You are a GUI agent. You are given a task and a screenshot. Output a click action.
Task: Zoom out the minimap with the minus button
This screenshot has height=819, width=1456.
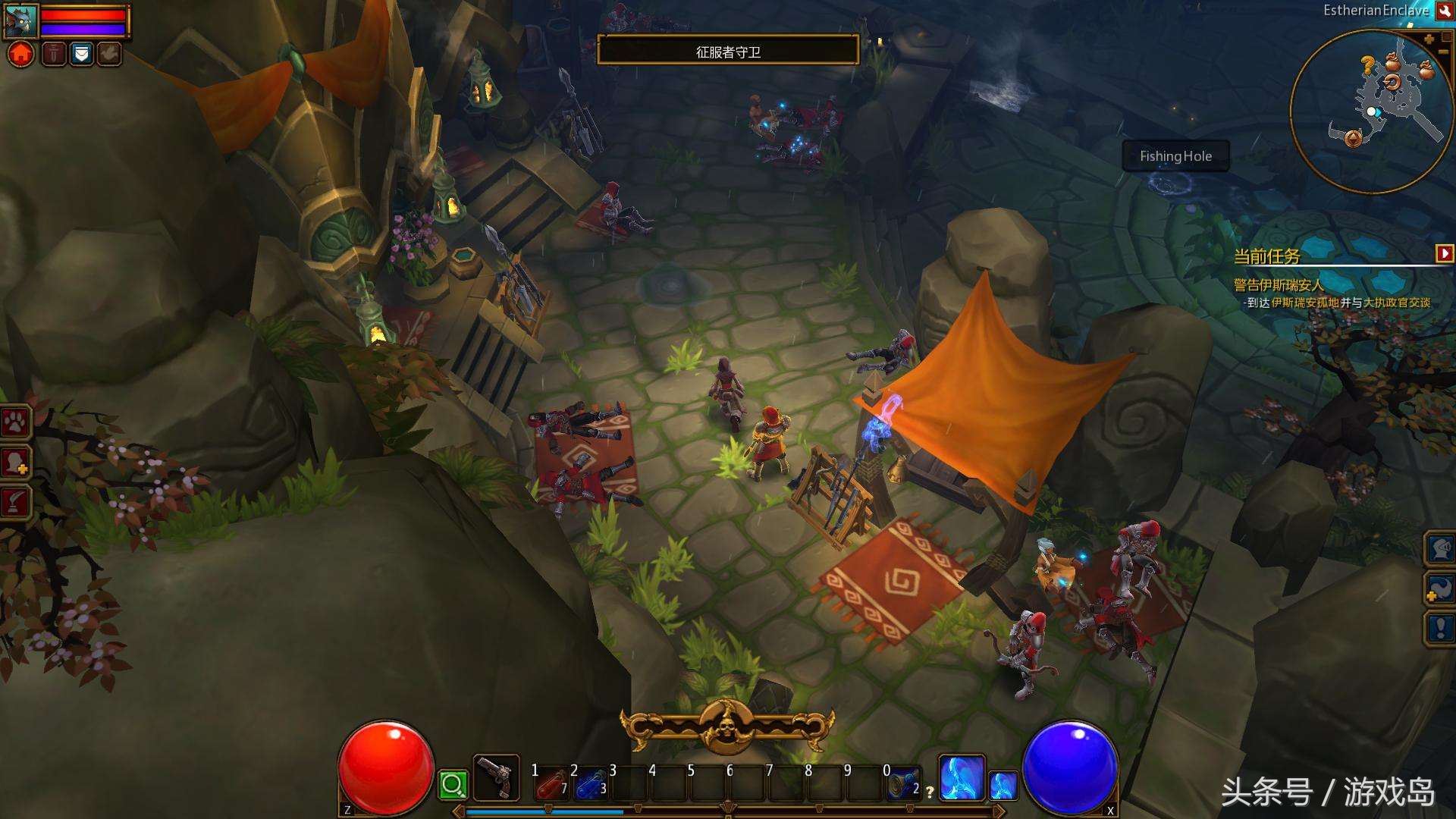pos(1445,52)
